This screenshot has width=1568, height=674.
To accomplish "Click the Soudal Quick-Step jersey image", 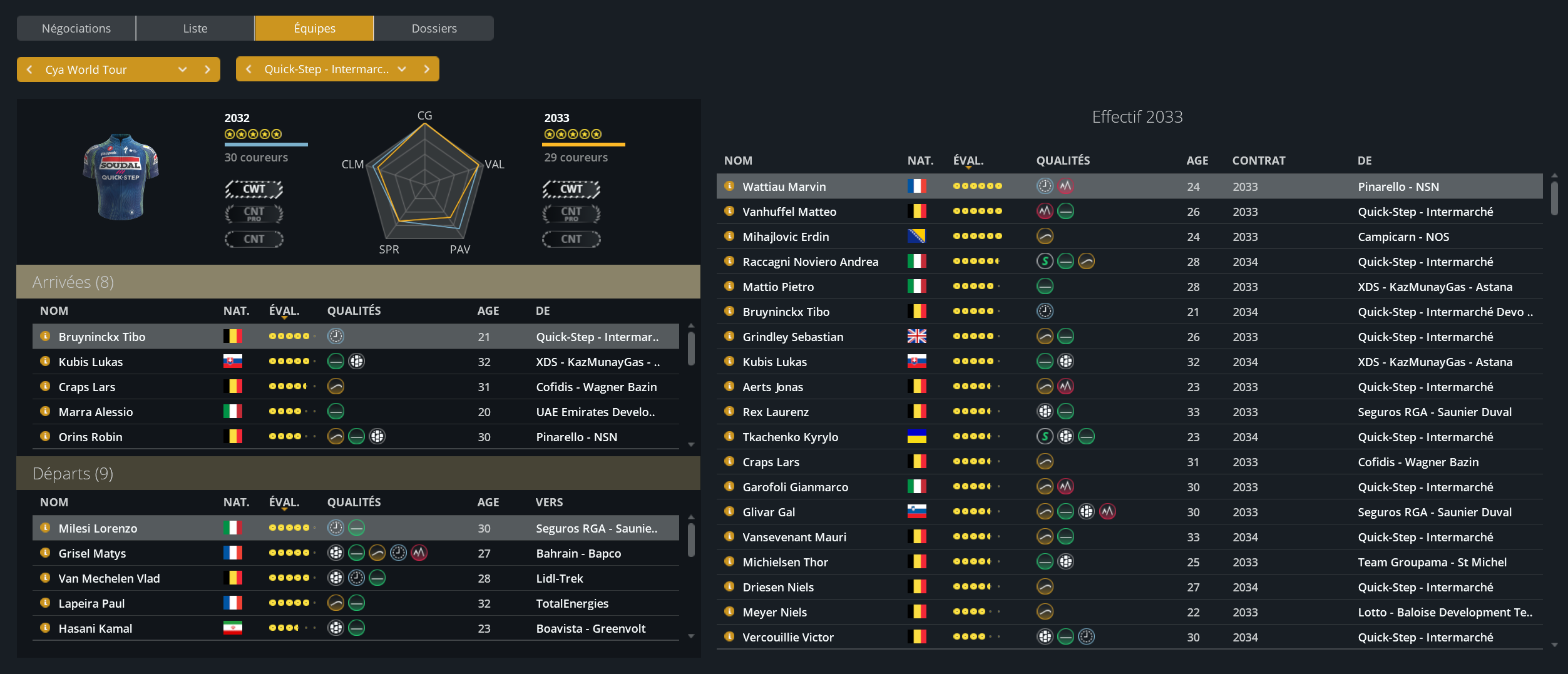I will (x=121, y=176).
